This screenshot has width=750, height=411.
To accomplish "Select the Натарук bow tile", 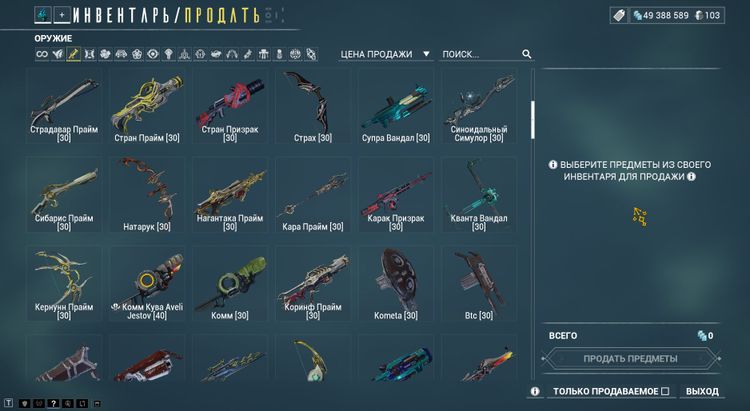I will [147, 194].
